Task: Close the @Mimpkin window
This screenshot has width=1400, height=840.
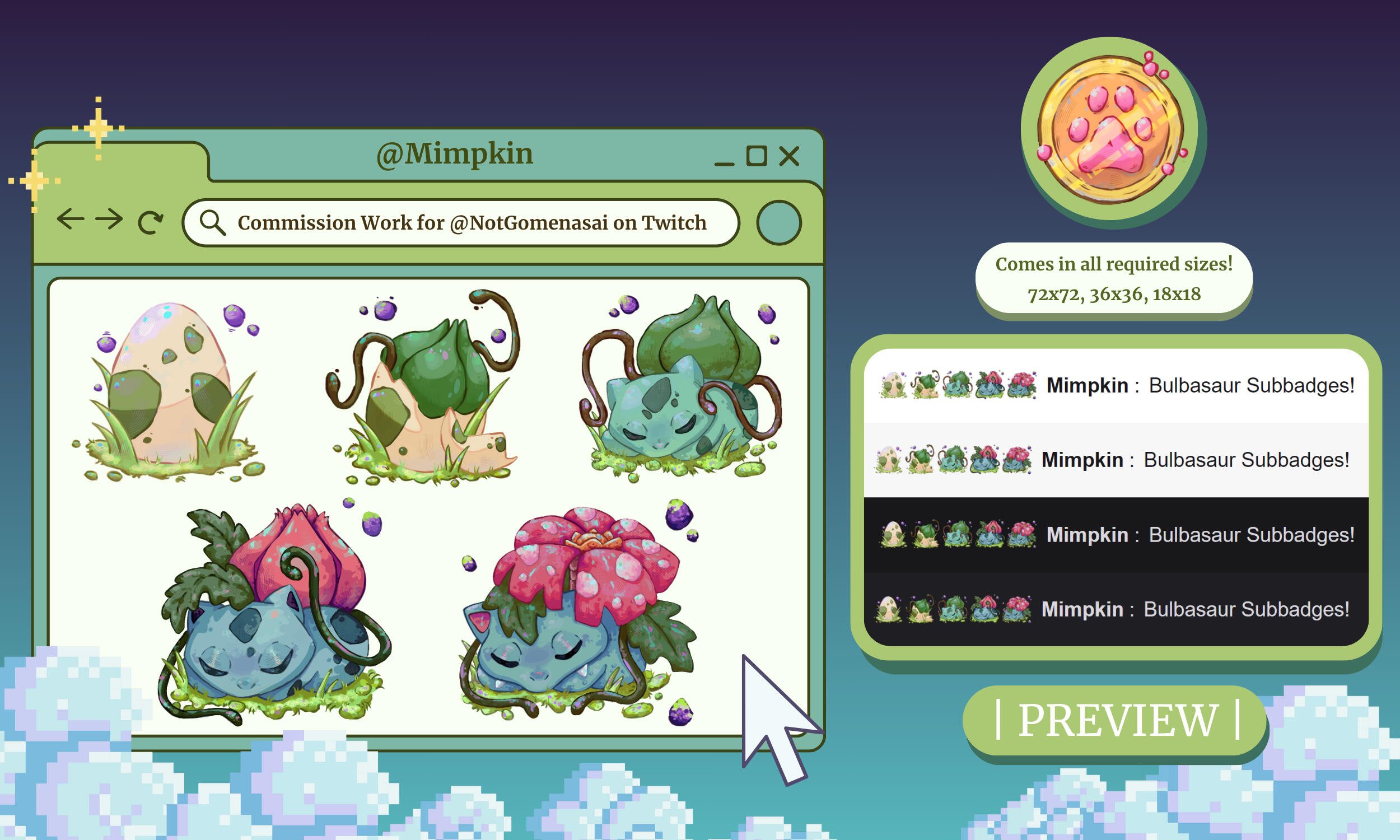Action: [x=789, y=156]
